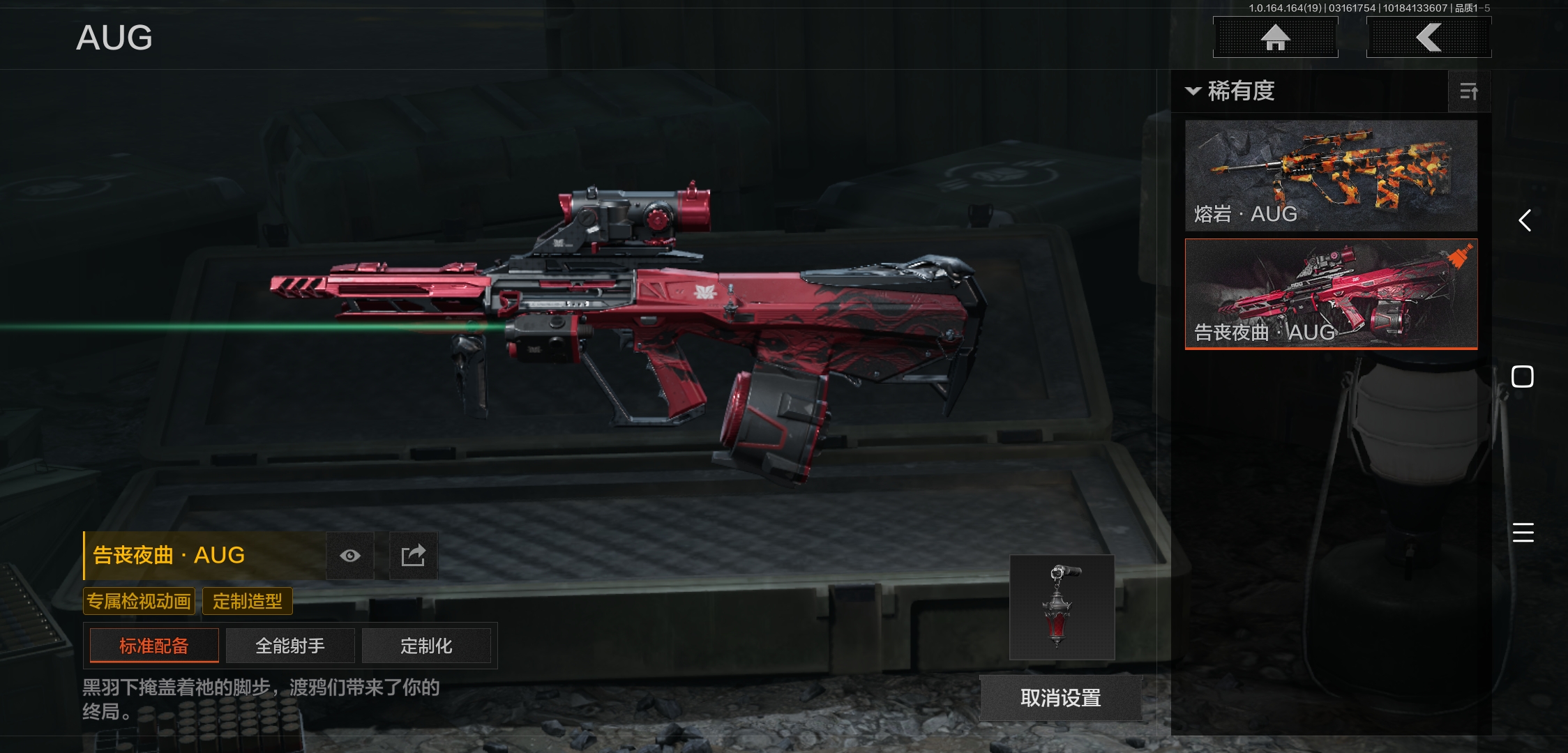
Task: Click the 定制造型 tag
Action: click(247, 601)
